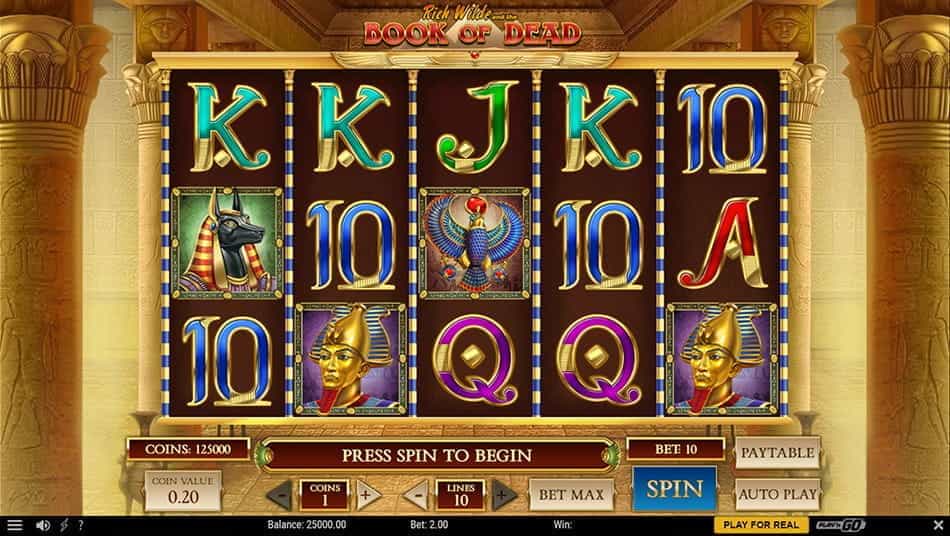Toggle fast play with the lightning icon
Image resolution: width=950 pixels, height=536 pixels.
click(x=63, y=525)
